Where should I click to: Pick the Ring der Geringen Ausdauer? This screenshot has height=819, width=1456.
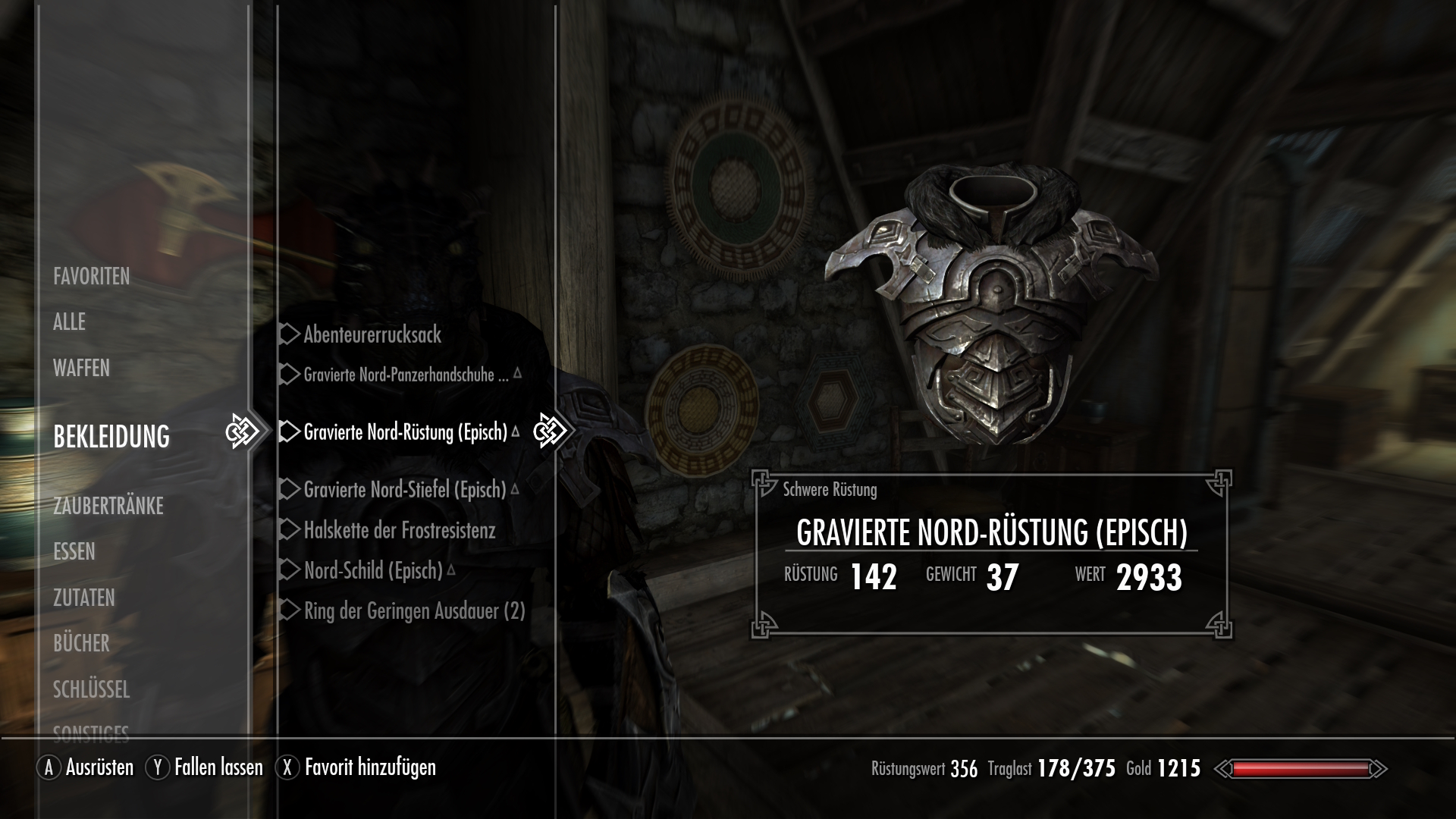pos(414,611)
